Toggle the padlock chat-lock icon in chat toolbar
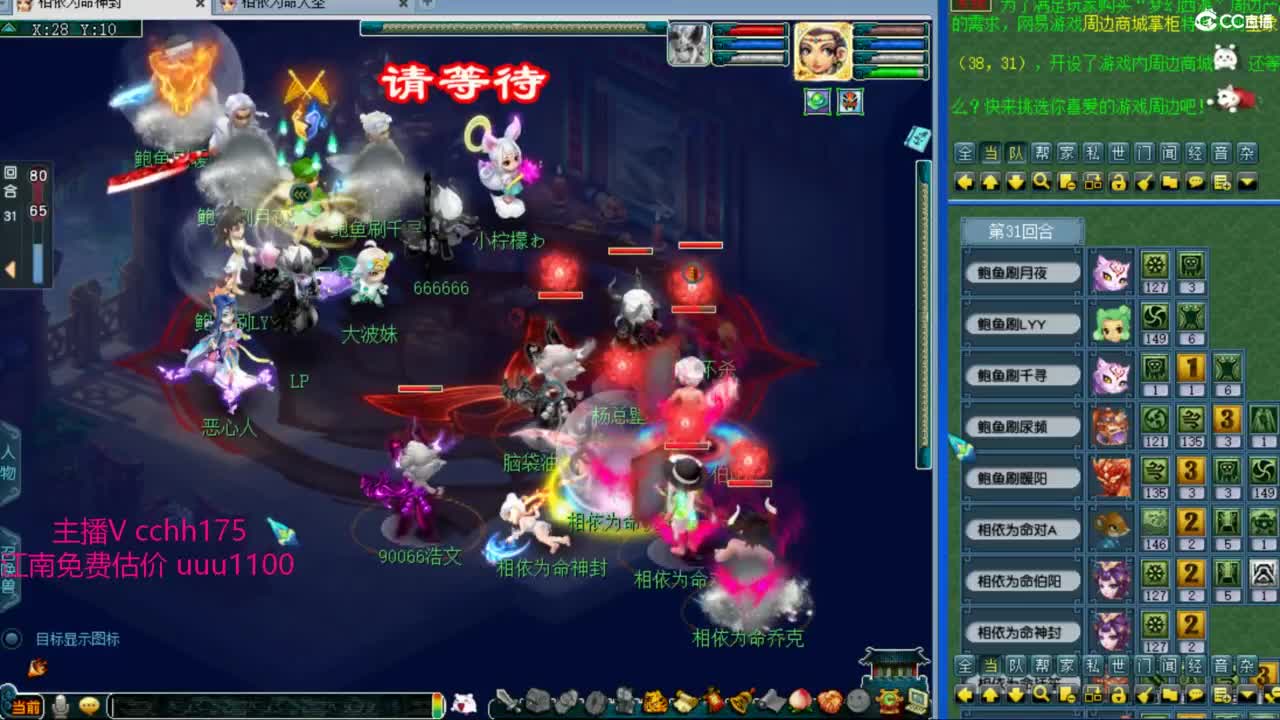1280x720 pixels. click(1120, 182)
